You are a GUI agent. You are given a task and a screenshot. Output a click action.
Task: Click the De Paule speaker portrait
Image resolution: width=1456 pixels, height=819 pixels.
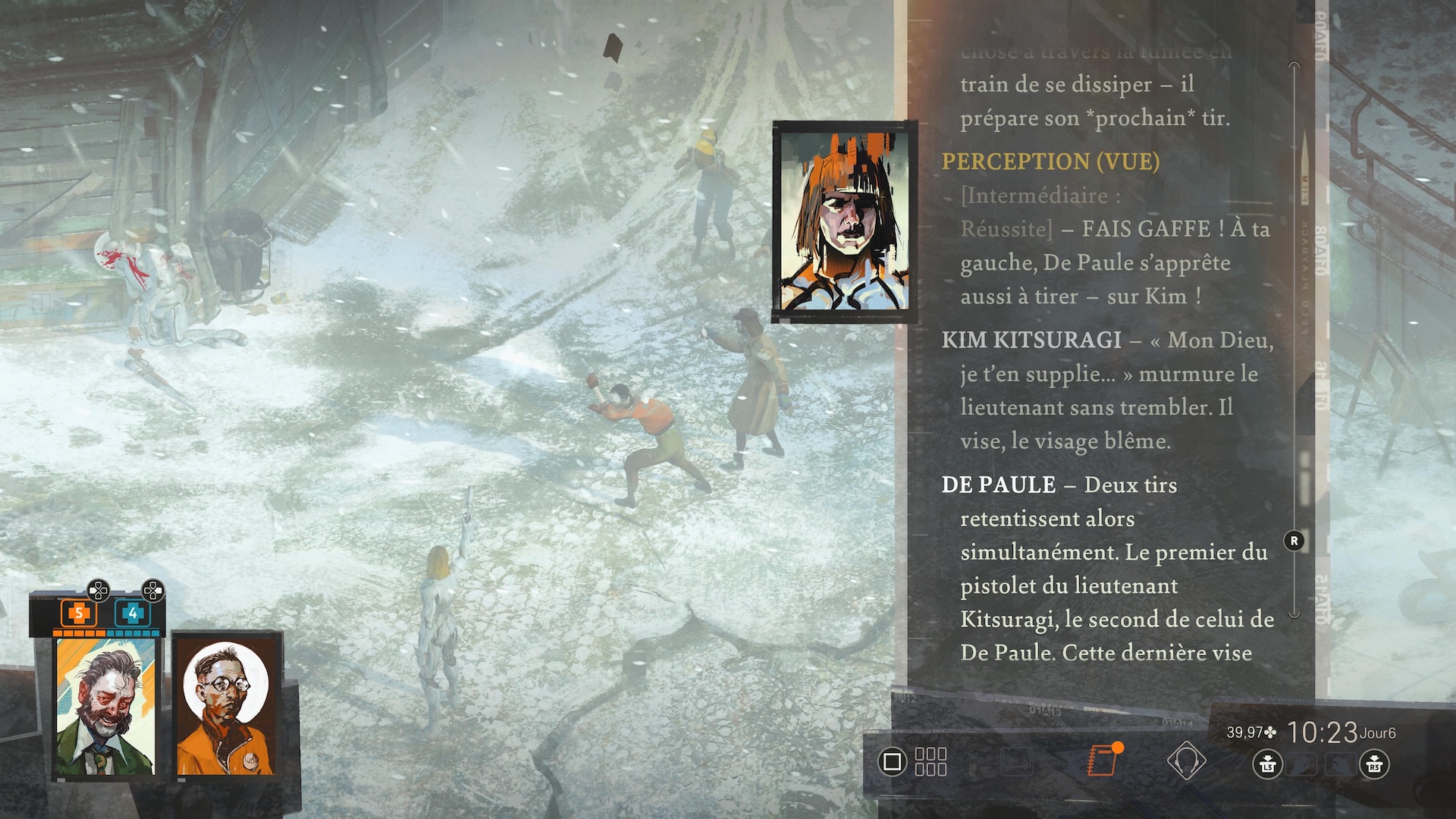[x=843, y=222]
